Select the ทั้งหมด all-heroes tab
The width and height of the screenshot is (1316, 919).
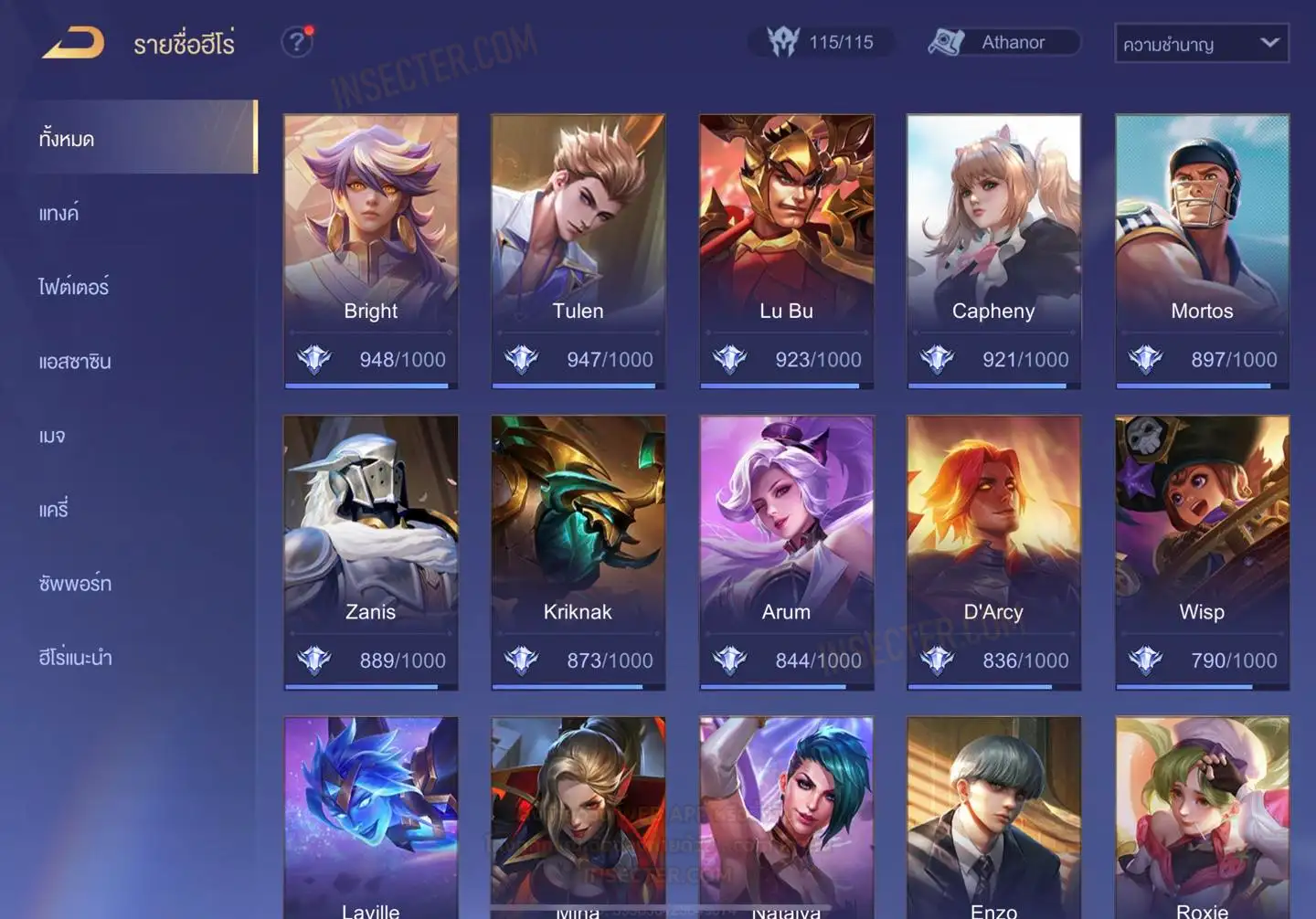pyautogui.click(x=67, y=139)
